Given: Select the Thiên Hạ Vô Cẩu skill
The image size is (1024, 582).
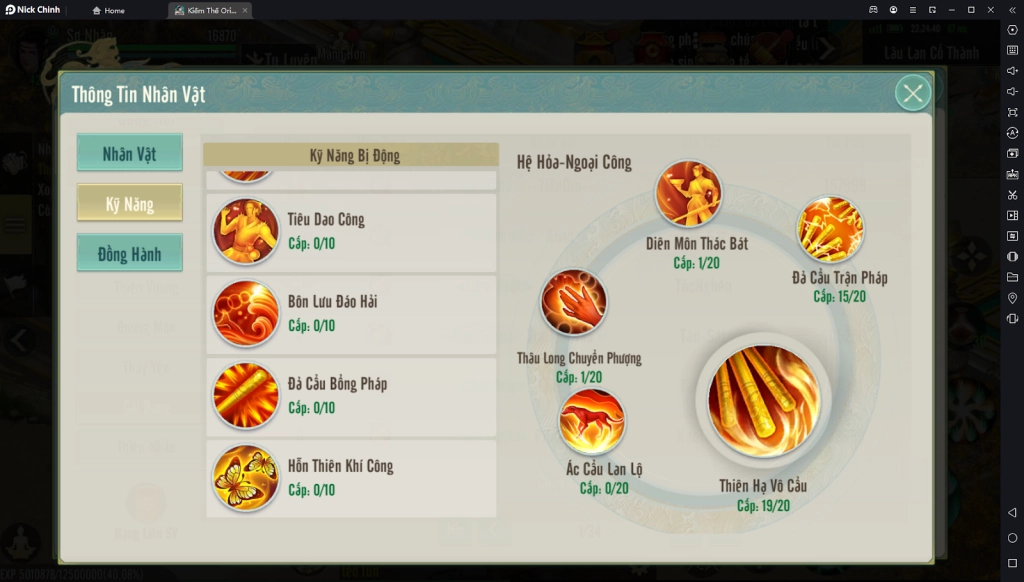Looking at the screenshot, I should point(763,401).
